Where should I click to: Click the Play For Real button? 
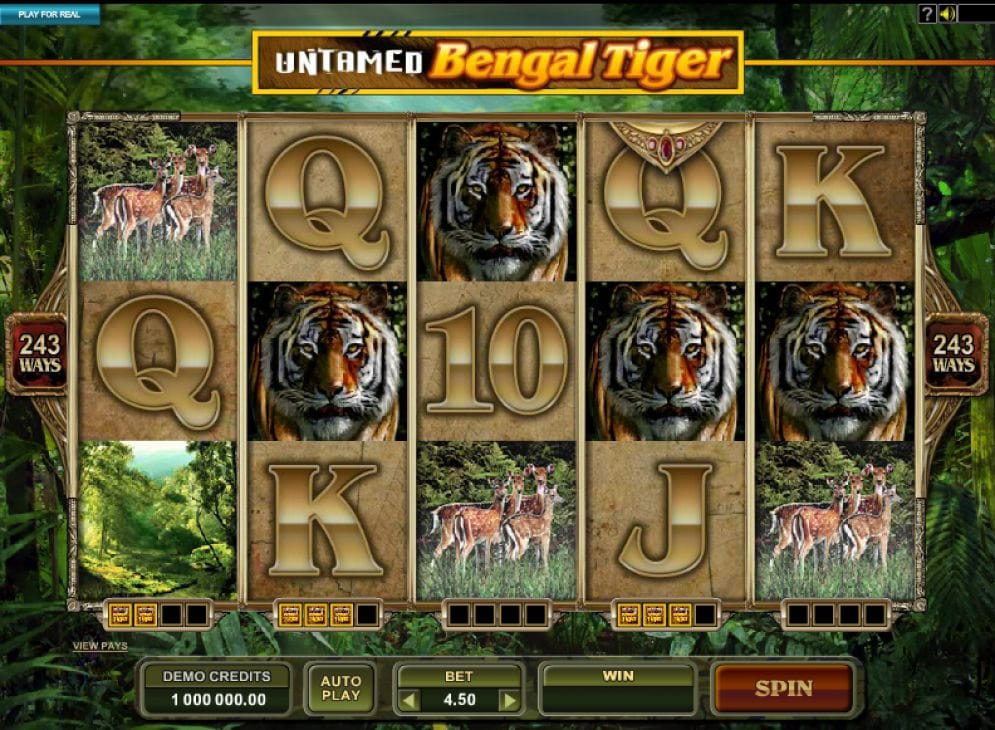tap(50, 14)
